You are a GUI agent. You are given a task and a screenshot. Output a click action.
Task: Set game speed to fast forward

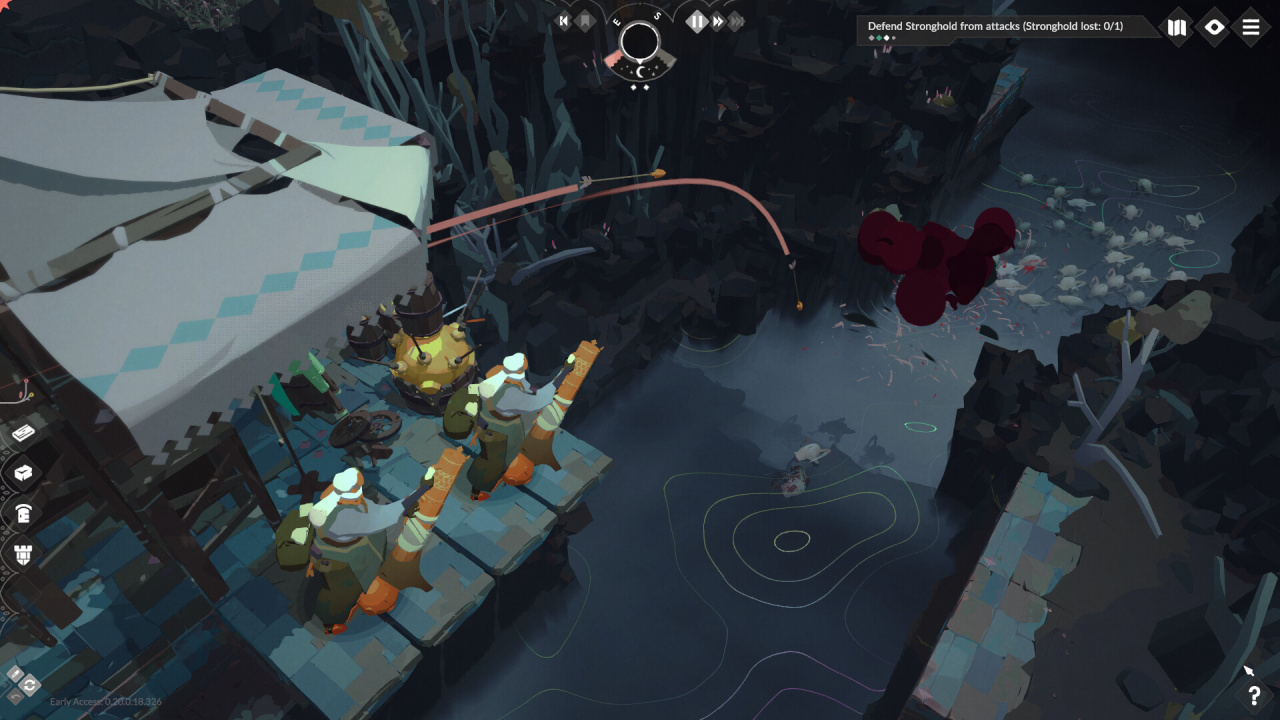718,21
